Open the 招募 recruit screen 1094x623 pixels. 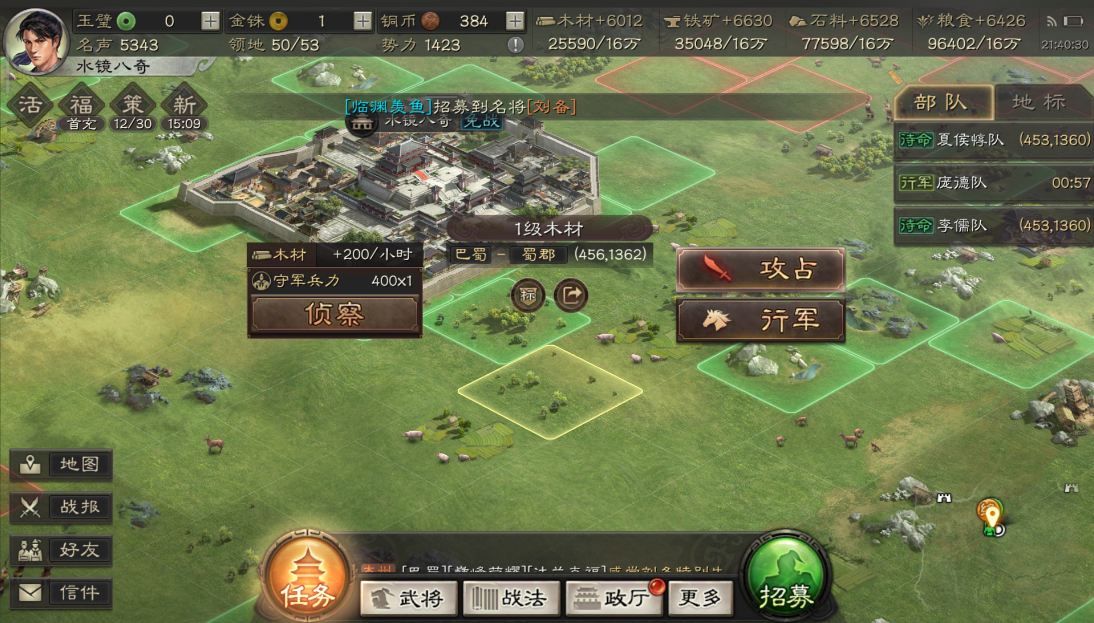pyautogui.click(x=786, y=581)
